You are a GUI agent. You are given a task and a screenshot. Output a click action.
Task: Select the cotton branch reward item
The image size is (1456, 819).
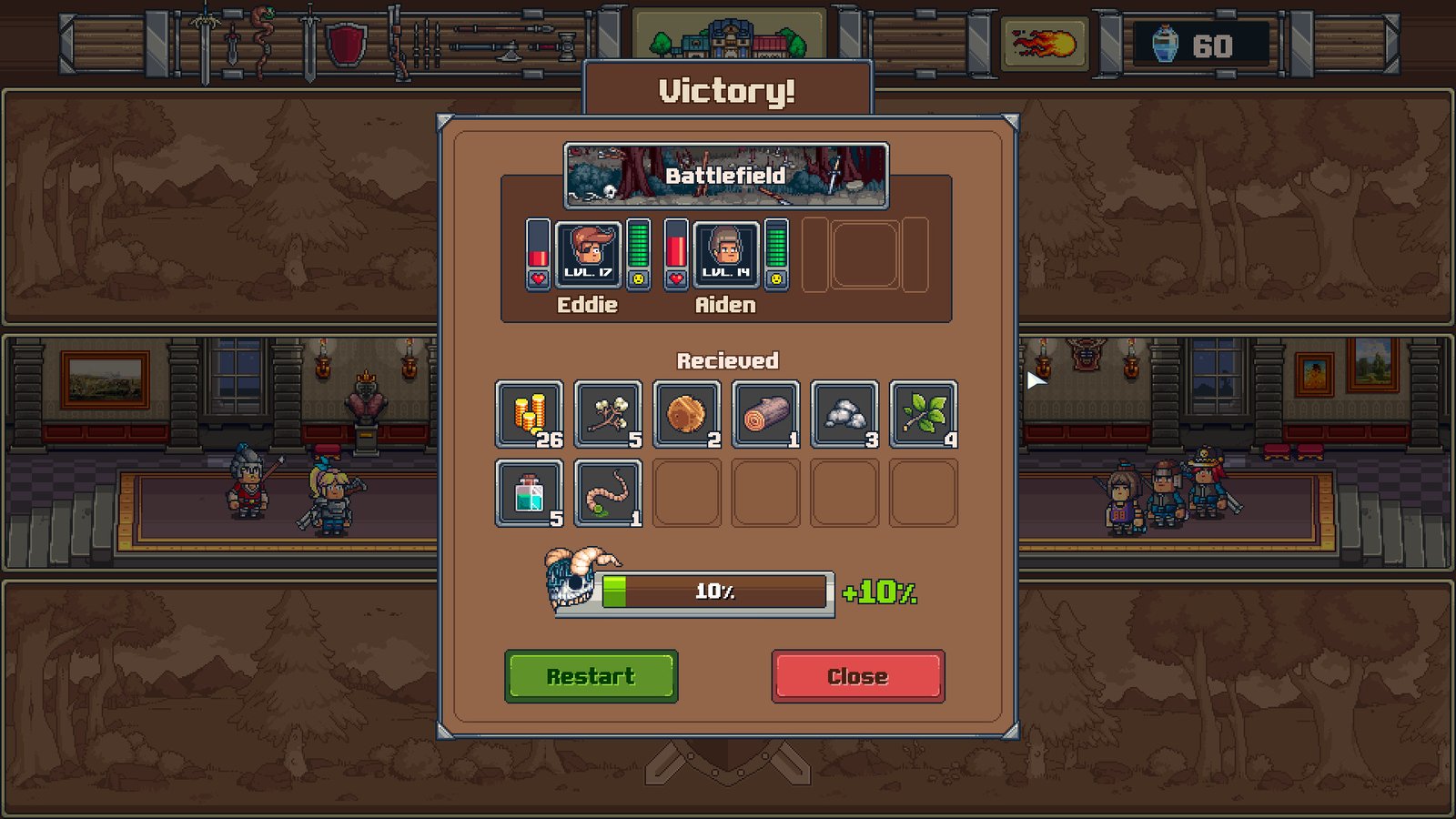click(608, 414)
